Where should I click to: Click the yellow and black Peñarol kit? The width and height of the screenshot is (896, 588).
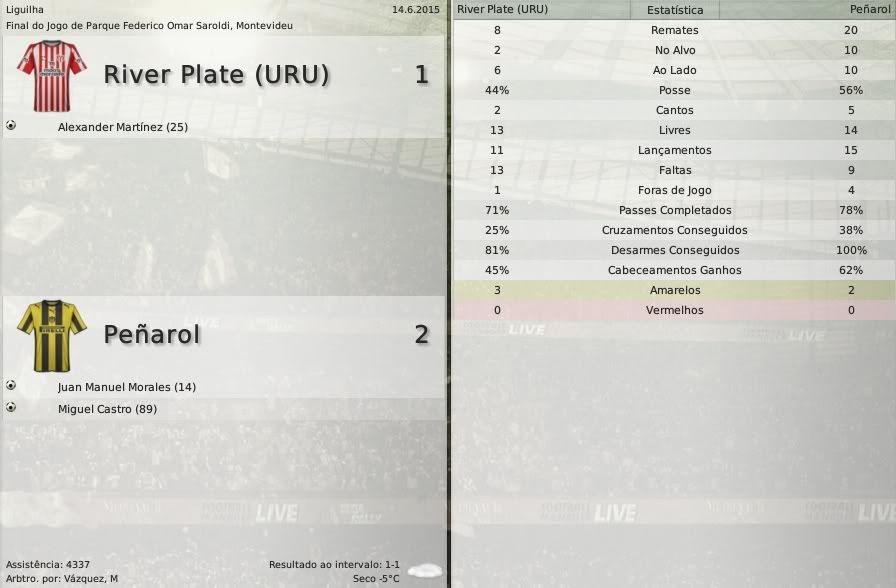point(52,335)
